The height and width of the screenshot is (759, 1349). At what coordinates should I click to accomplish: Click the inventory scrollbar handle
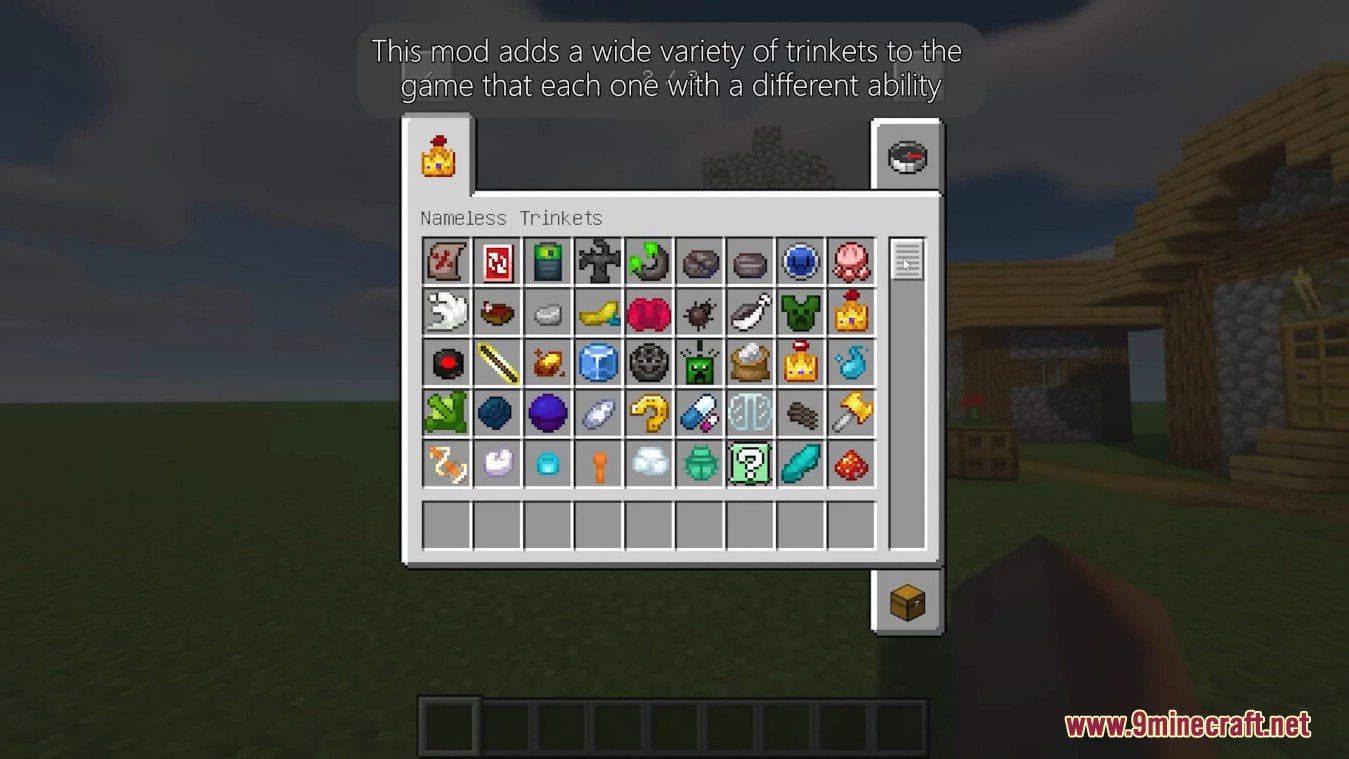908,260
